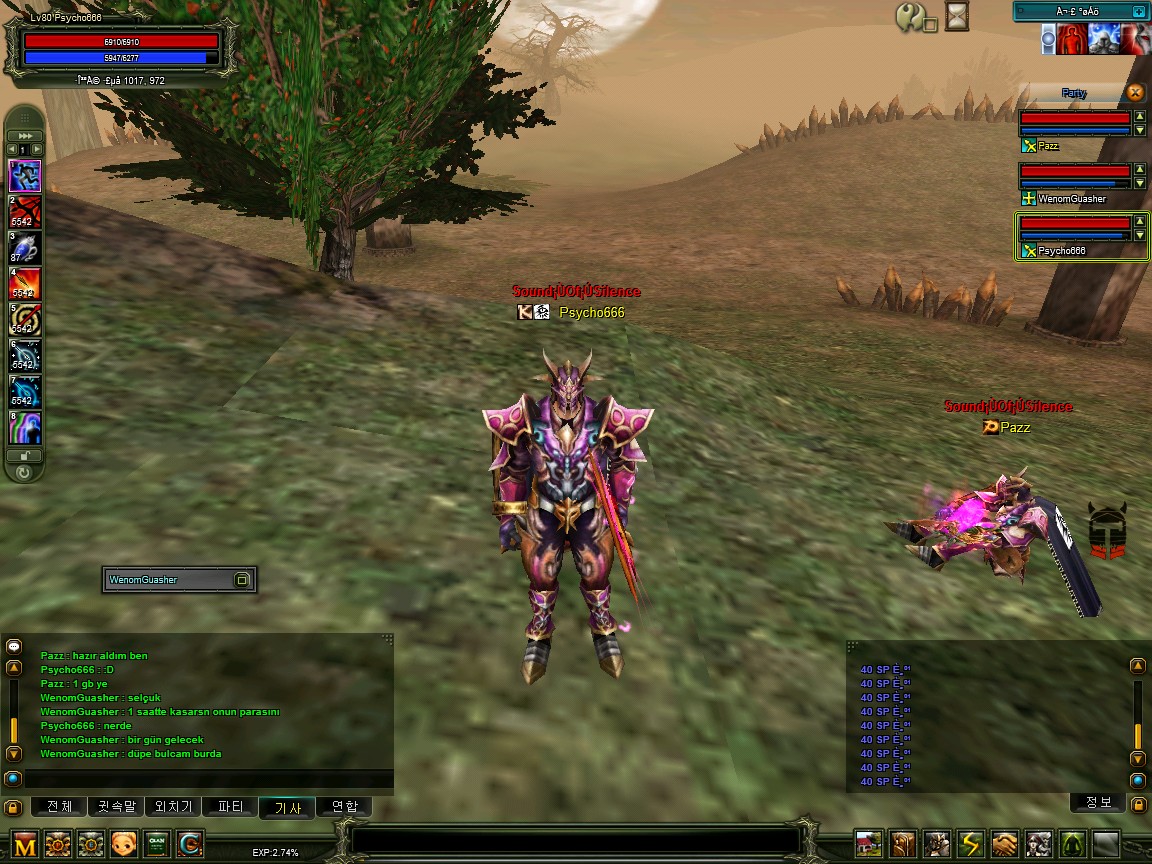This screenshot has width=1152, height=864.
Task: Open the house icon in bottom toolbar
Action: pyautogui.click(x=870, y=845)
